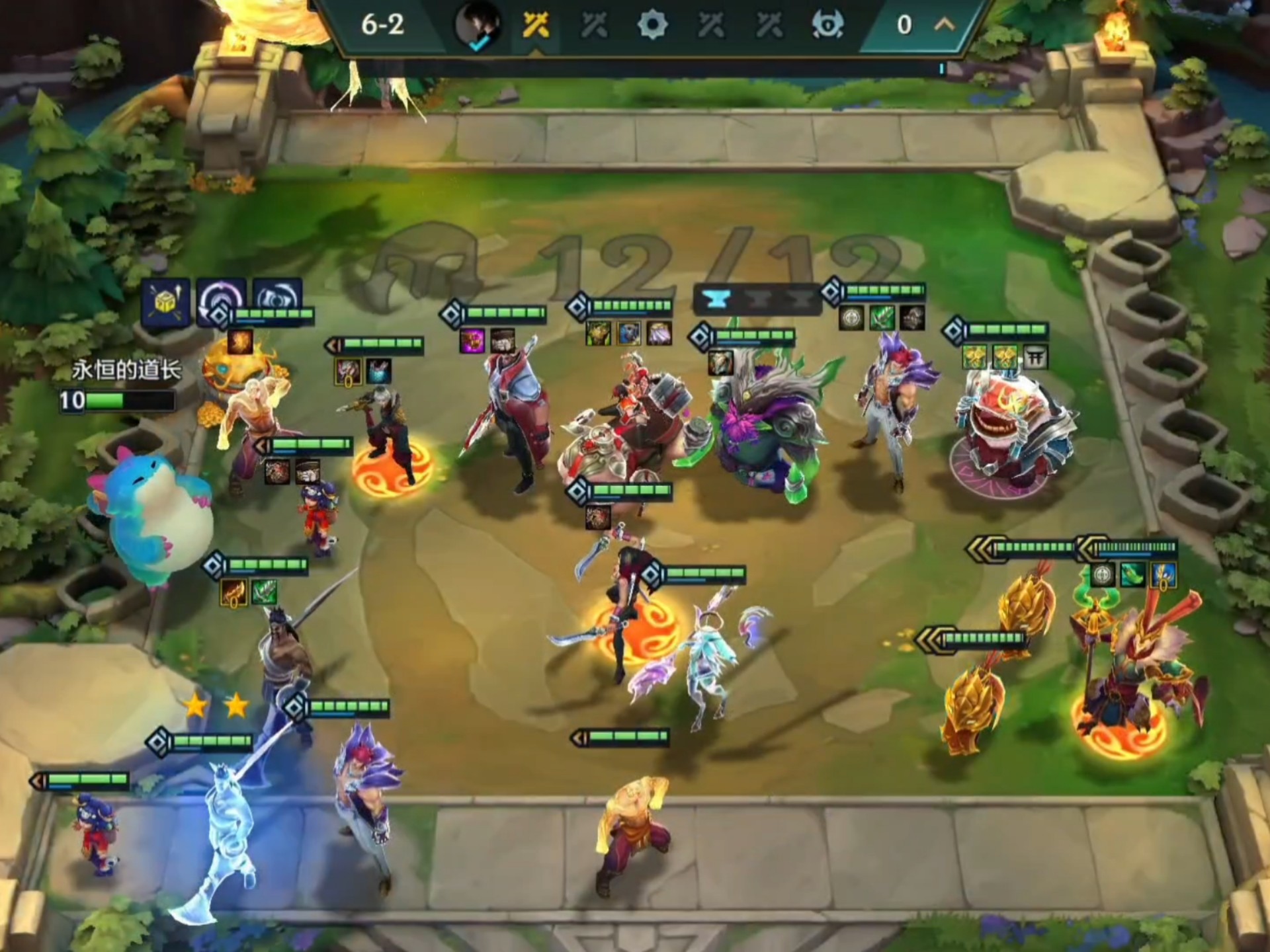Select the player name 永恒的道长 tag

coord(126,370)
